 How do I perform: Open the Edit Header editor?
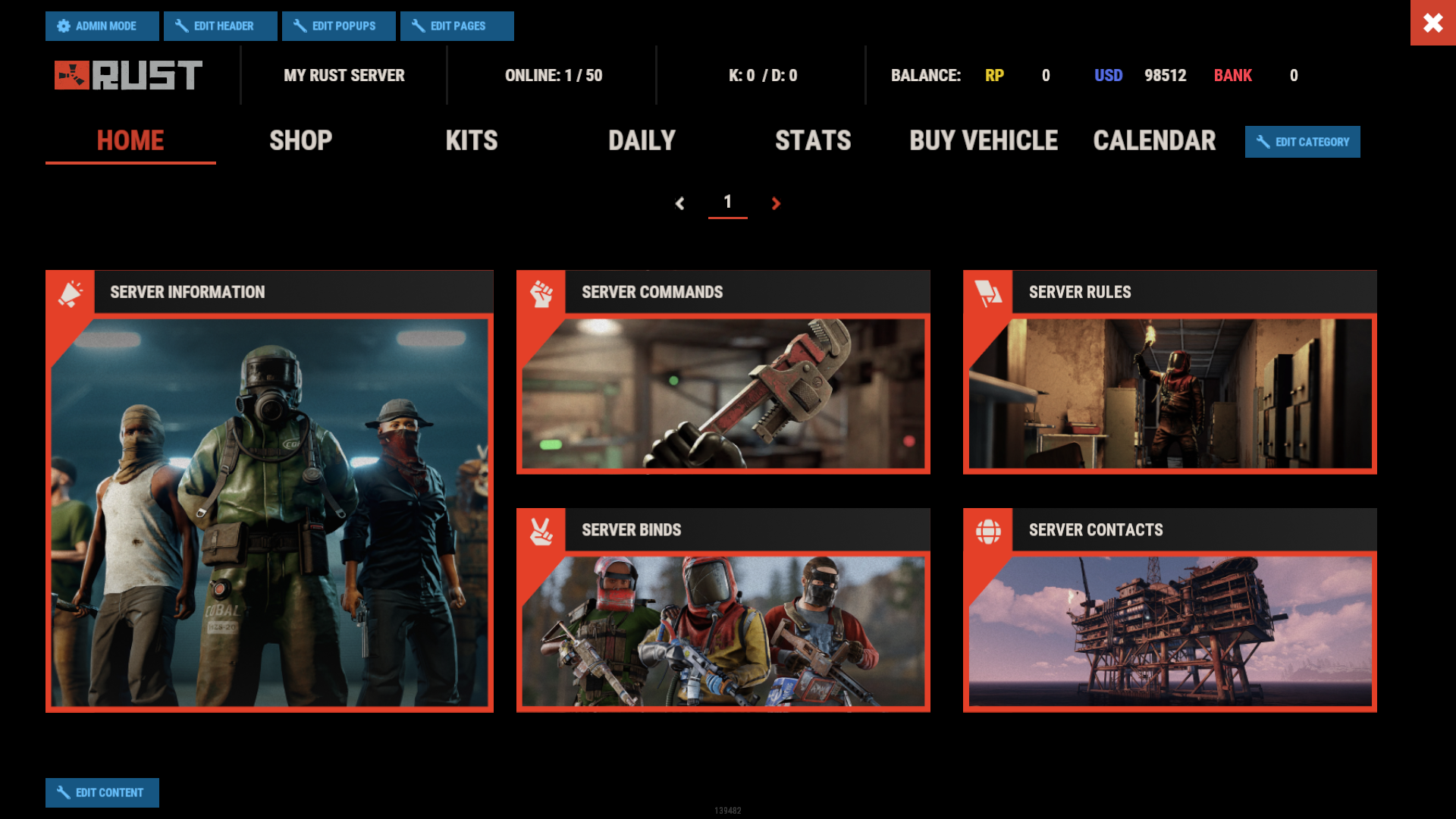pyautogui.click(x=220, y=26)
